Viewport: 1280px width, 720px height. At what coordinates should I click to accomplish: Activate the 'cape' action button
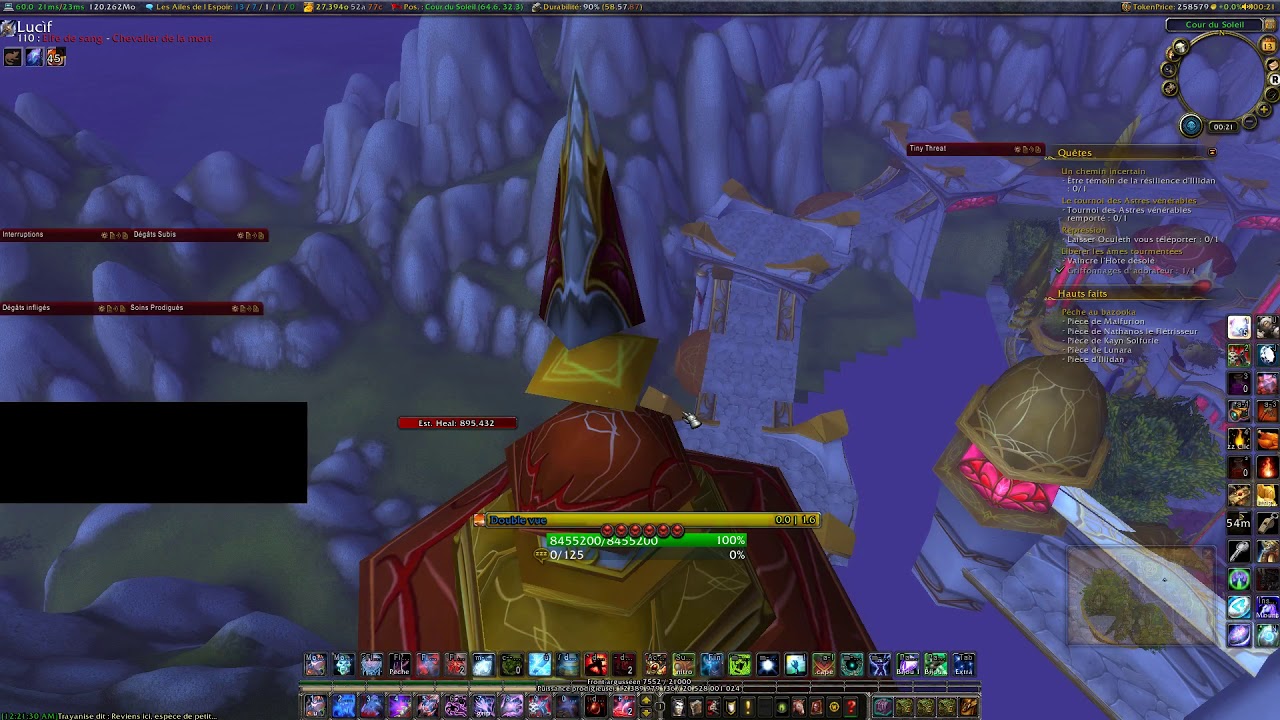tap(823, 665)
